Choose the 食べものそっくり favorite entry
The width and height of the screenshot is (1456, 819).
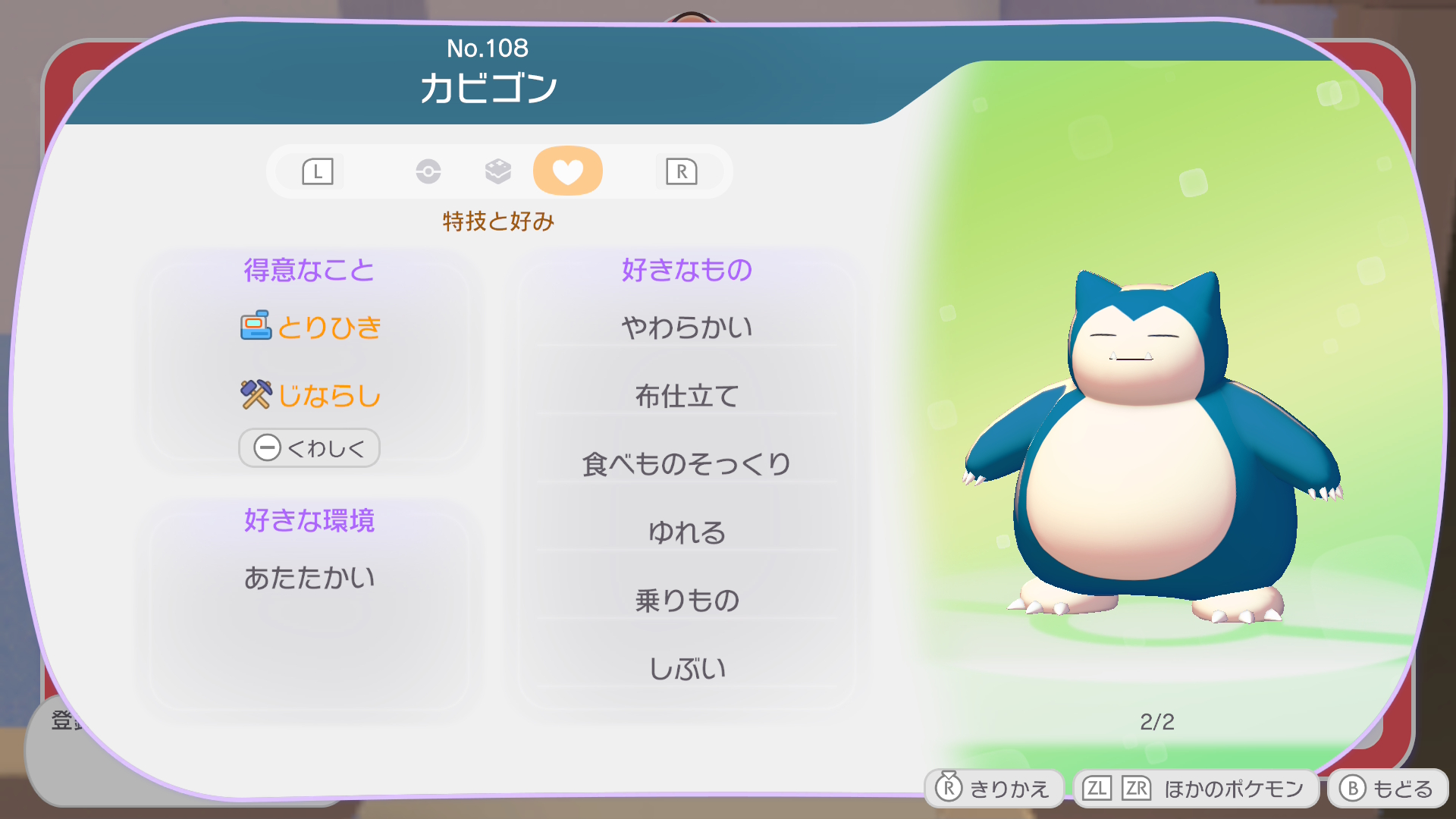[686, 464]
